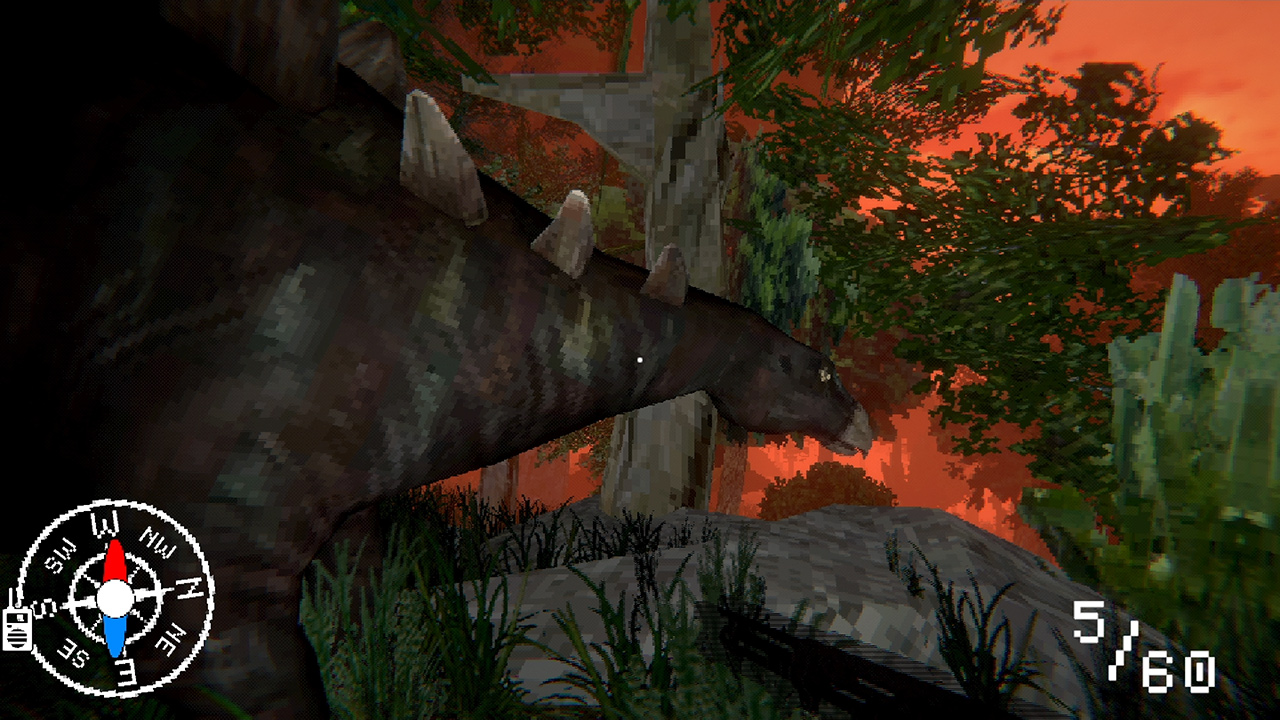Click the W letter on the compass
Screen dimensions: 1280x720
pyautogui.click(x=105, y=523)
